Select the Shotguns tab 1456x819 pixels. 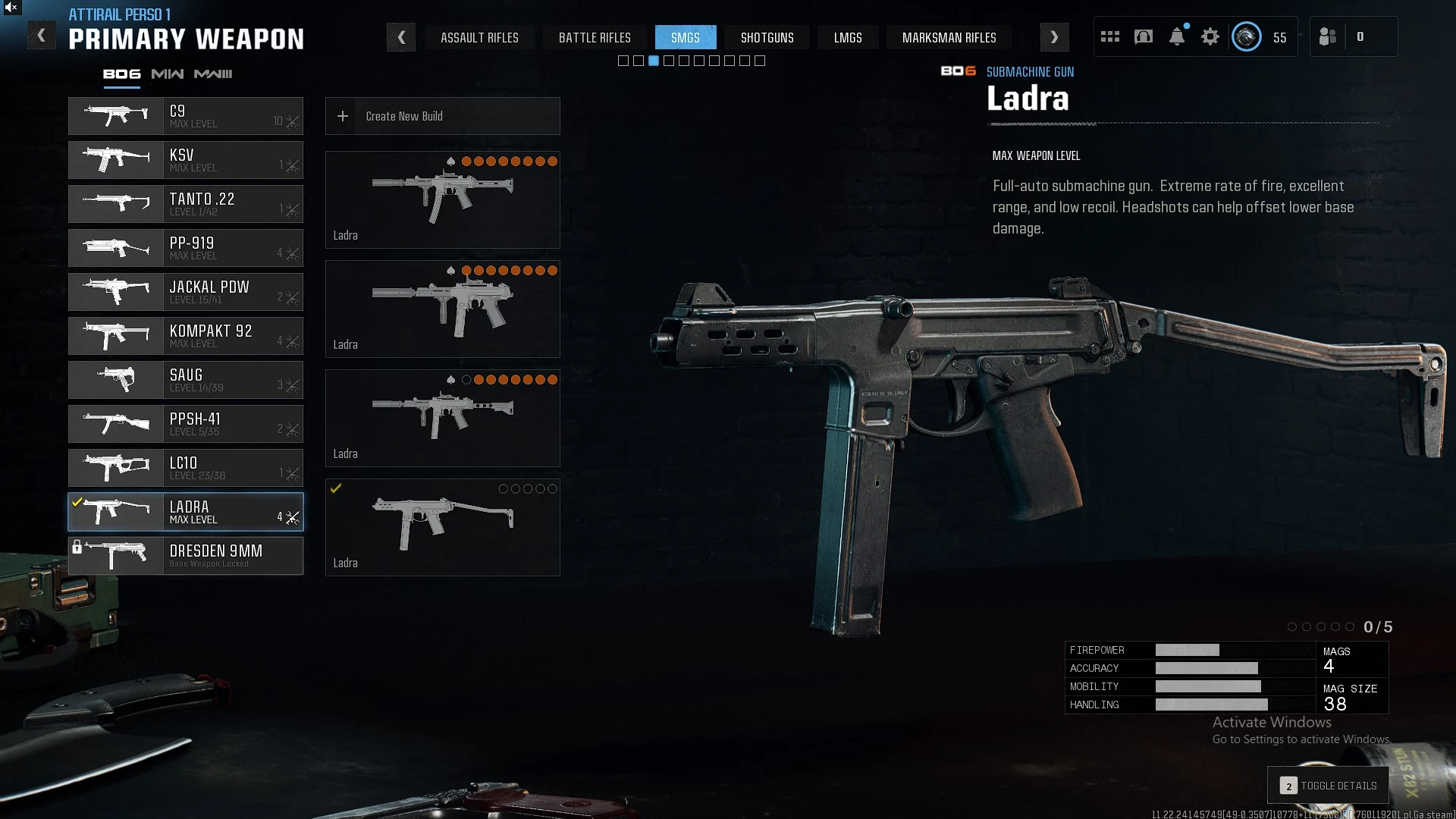tap(767, 37)
